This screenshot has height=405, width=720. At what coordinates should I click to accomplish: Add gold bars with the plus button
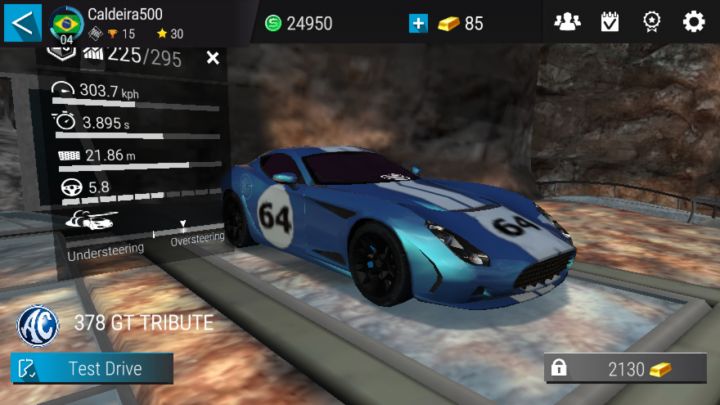[x=419, y=23]
